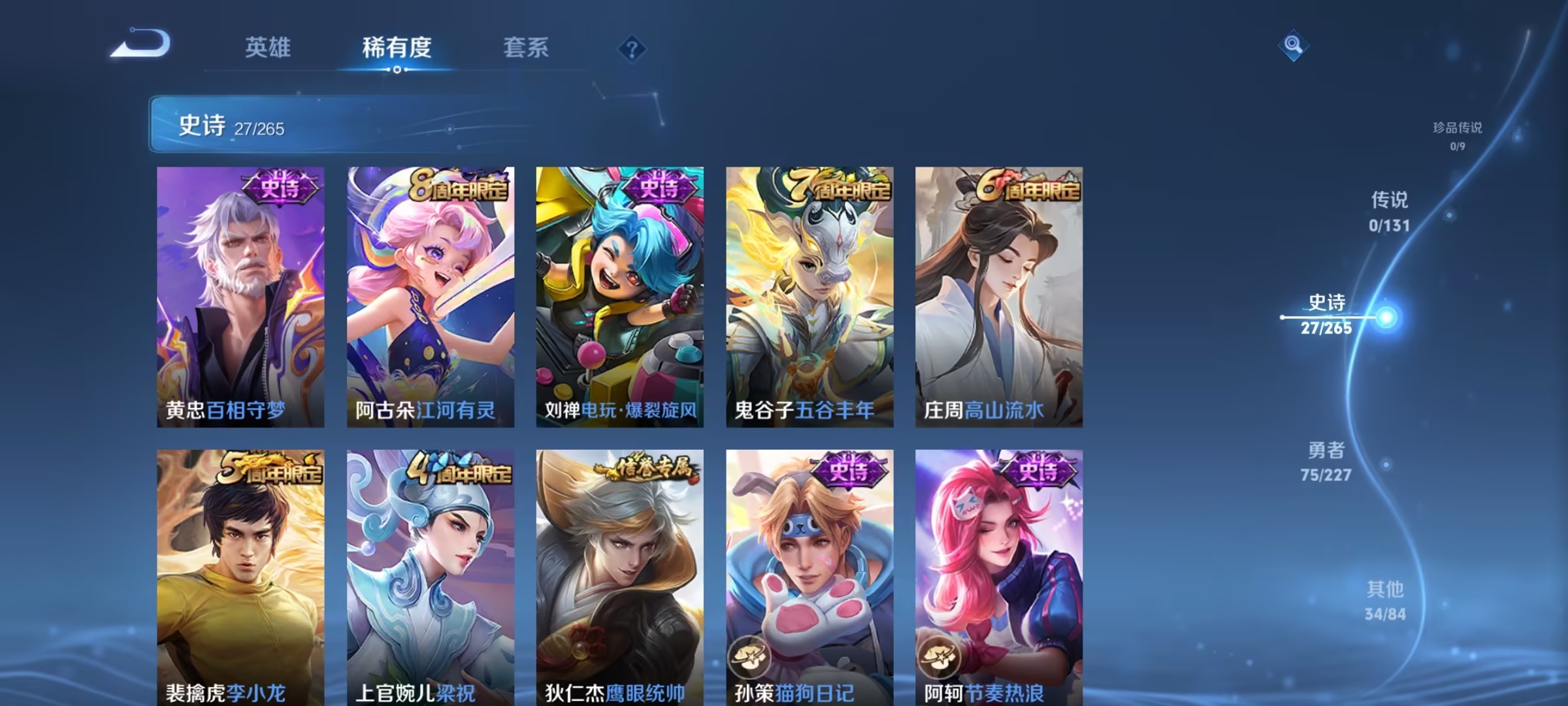This screenshot has height=706, width=1568.
Task: Open the 套系 tab
Action: (527, 48)
